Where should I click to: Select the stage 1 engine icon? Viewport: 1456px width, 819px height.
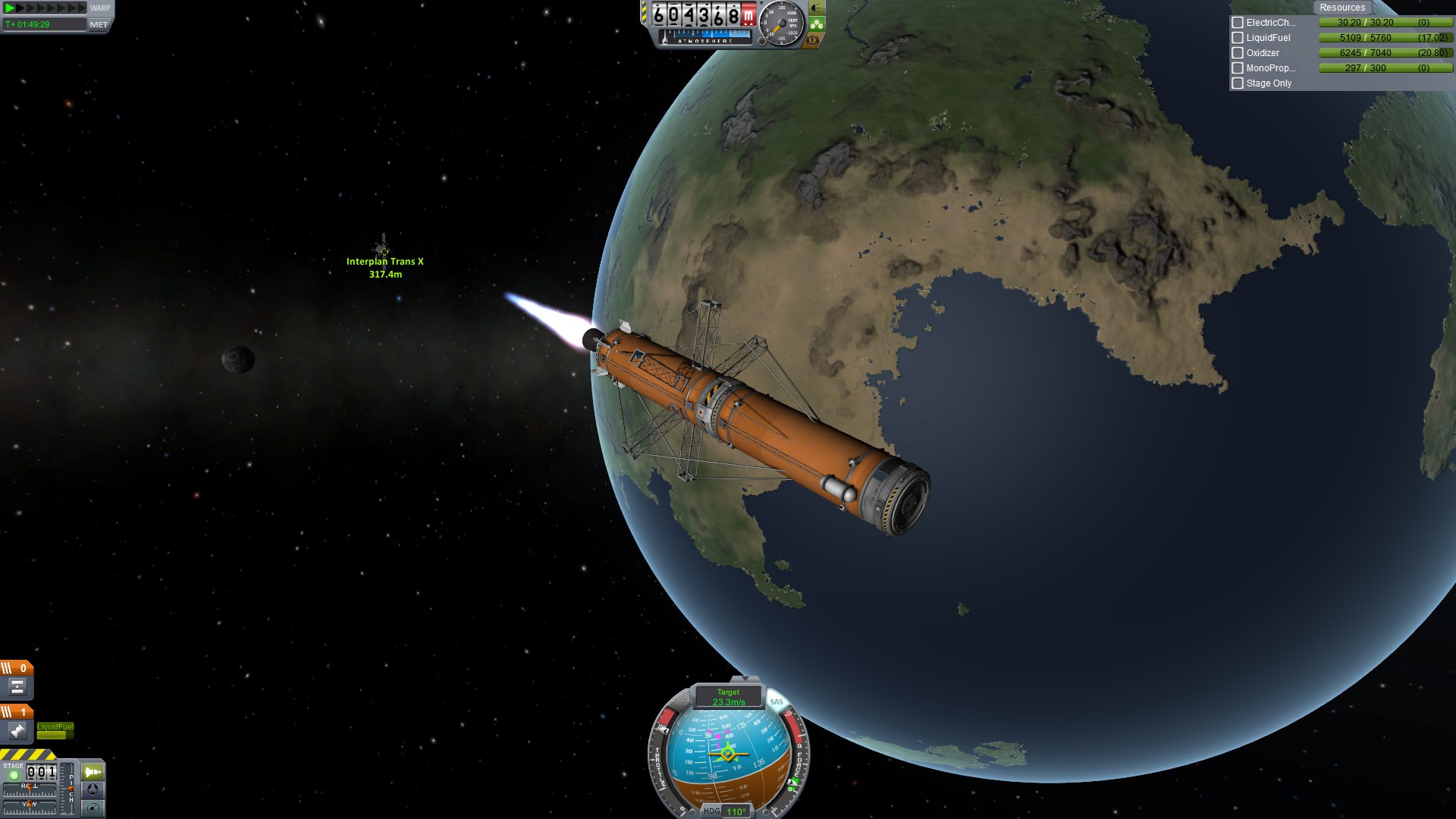pos(17,731)
